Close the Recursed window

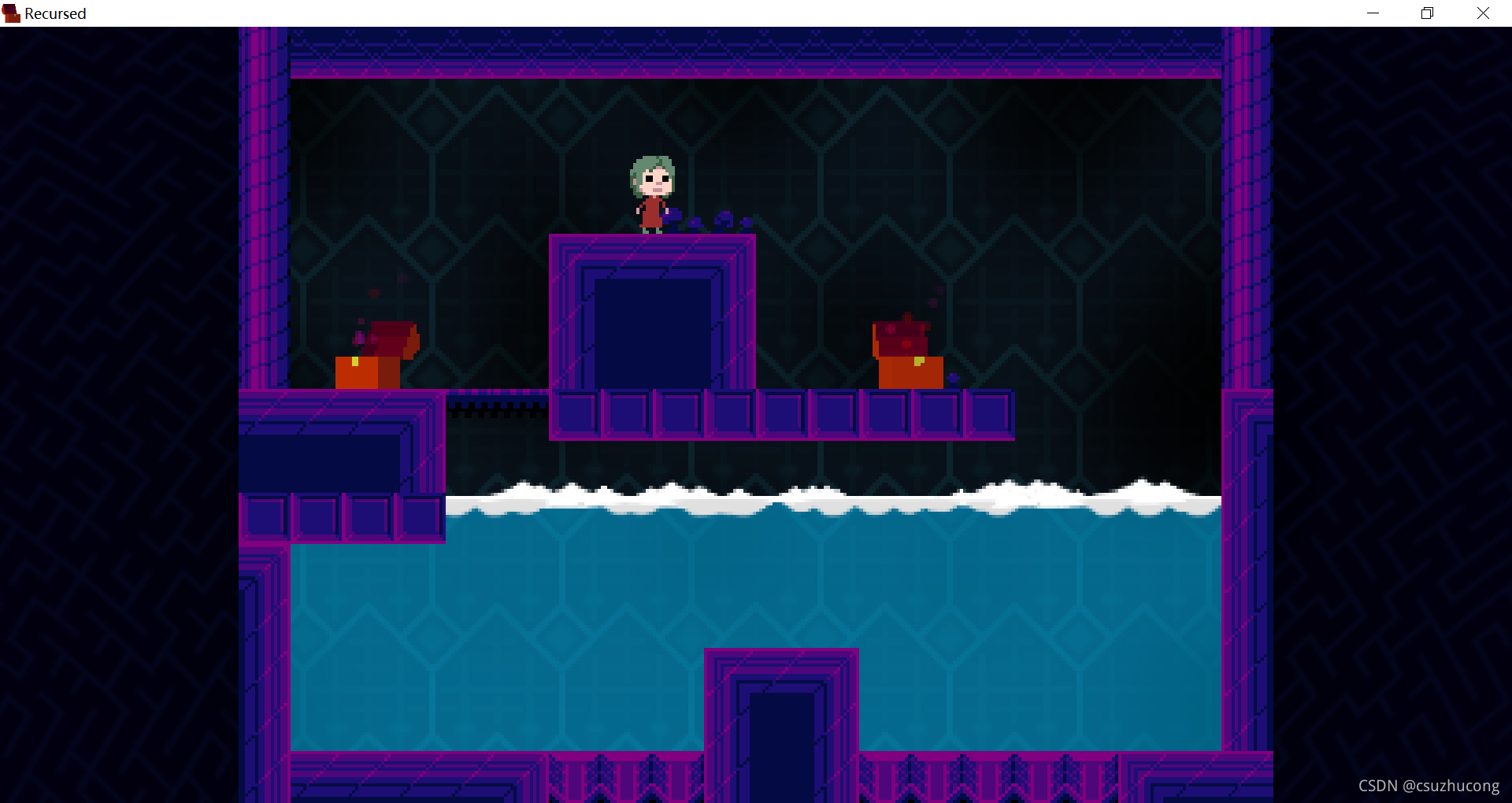(x=1483, y=13)
